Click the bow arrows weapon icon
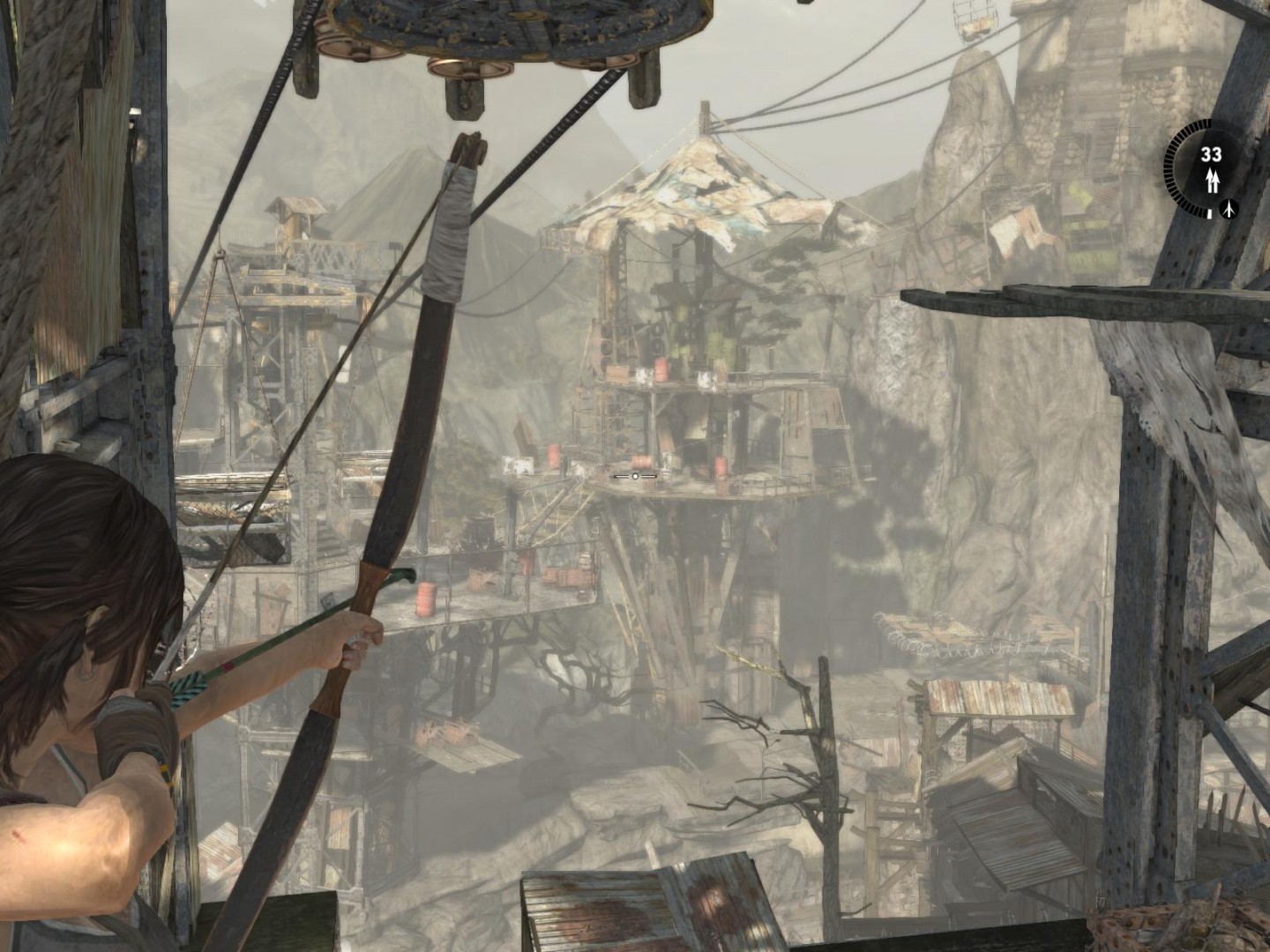The width and height of the screenshot is (1270, 952). click(x=1213, y=181)
